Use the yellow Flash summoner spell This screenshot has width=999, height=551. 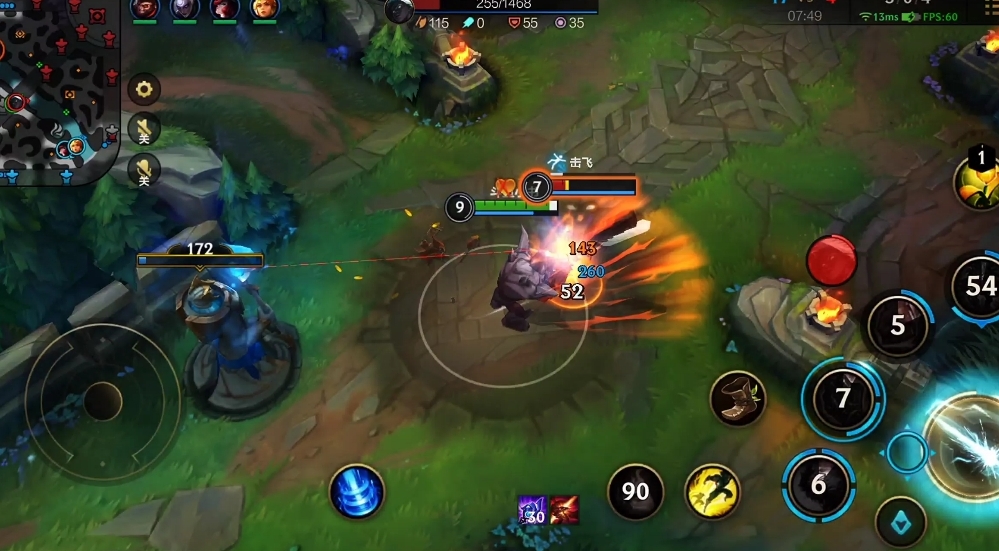pos(712,492)
